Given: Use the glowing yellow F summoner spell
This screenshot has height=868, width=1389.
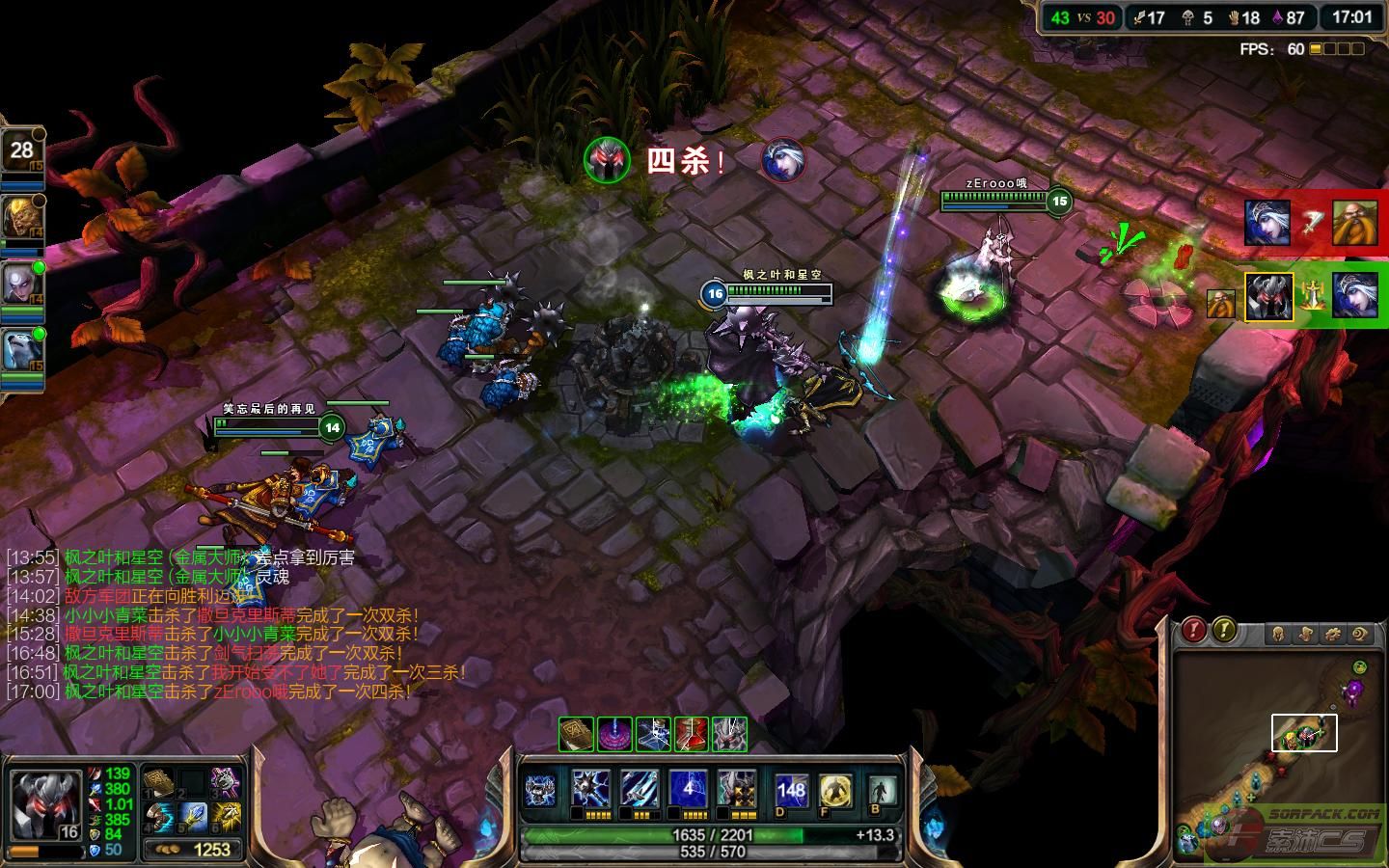Looking at the screenshot, I should pos(835,791).
